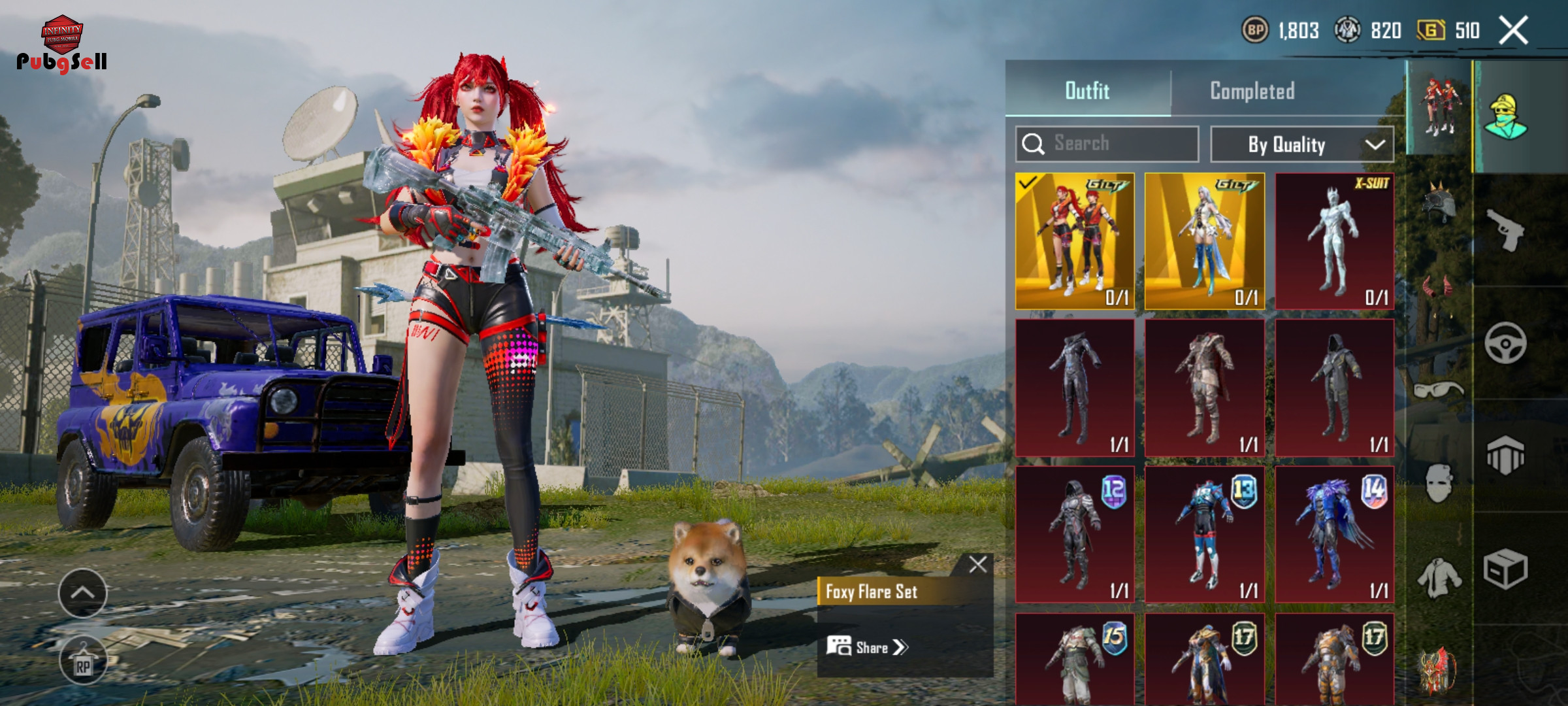Open the crate box category
1568x706 pixels.
[1505, 569]
